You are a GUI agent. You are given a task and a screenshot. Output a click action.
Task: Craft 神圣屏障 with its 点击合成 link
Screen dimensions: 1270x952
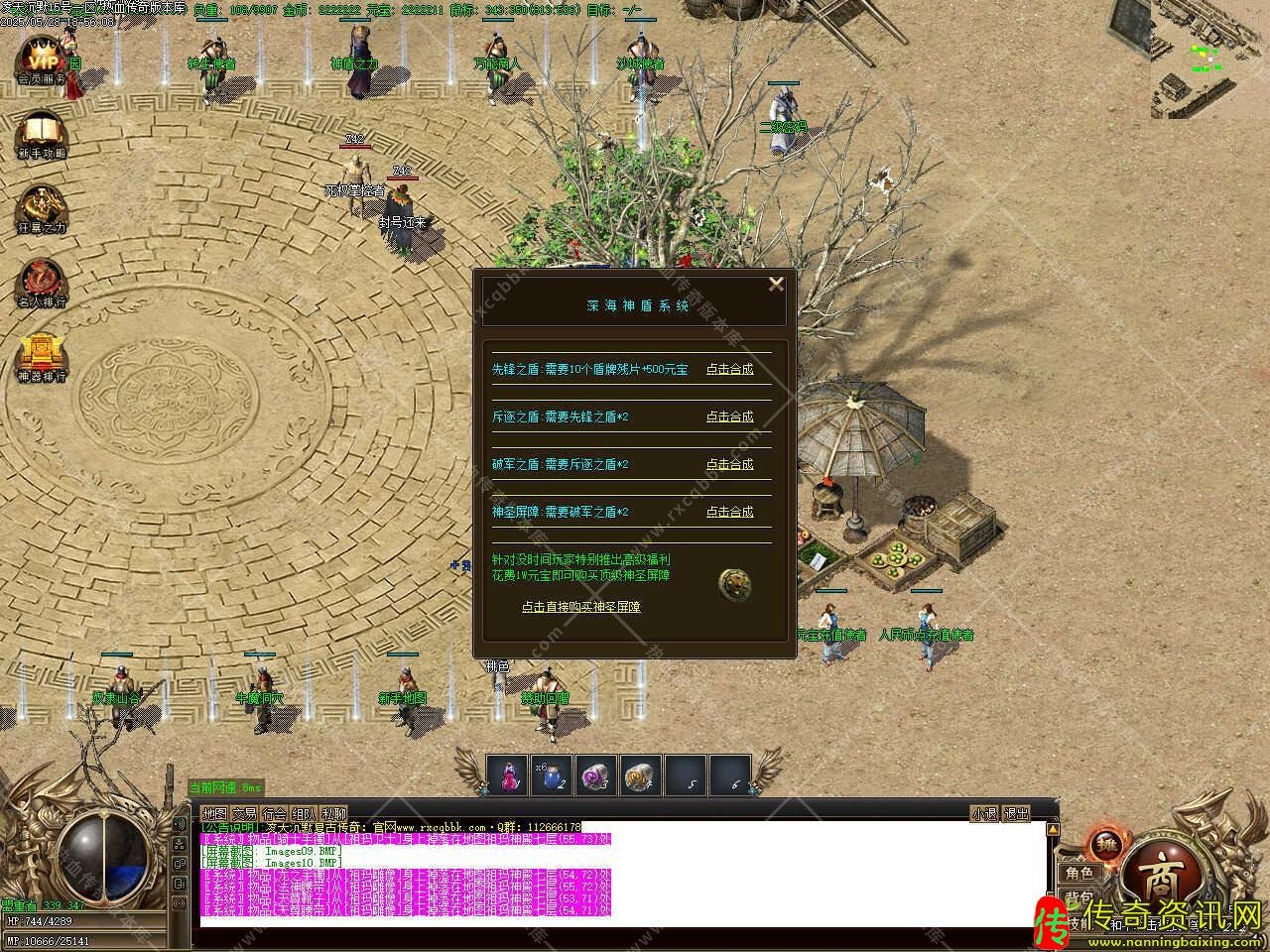click(729, 512)
